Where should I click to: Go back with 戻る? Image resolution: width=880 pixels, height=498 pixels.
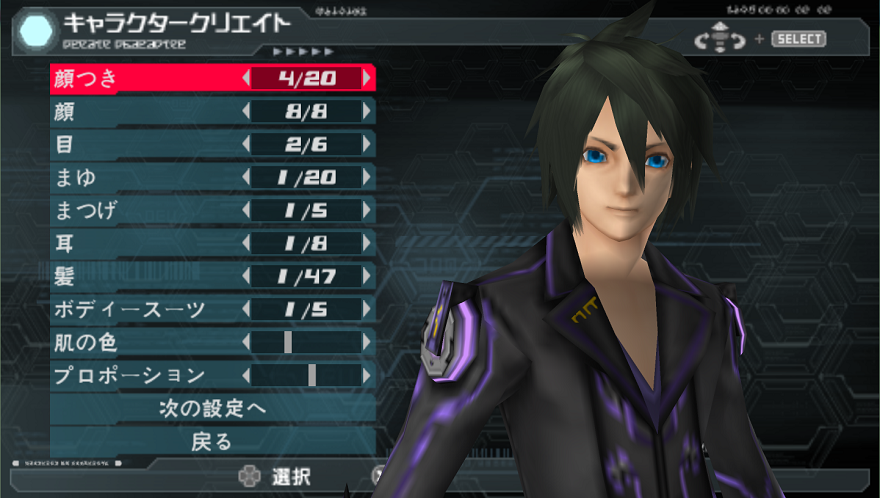coord(212,441)
